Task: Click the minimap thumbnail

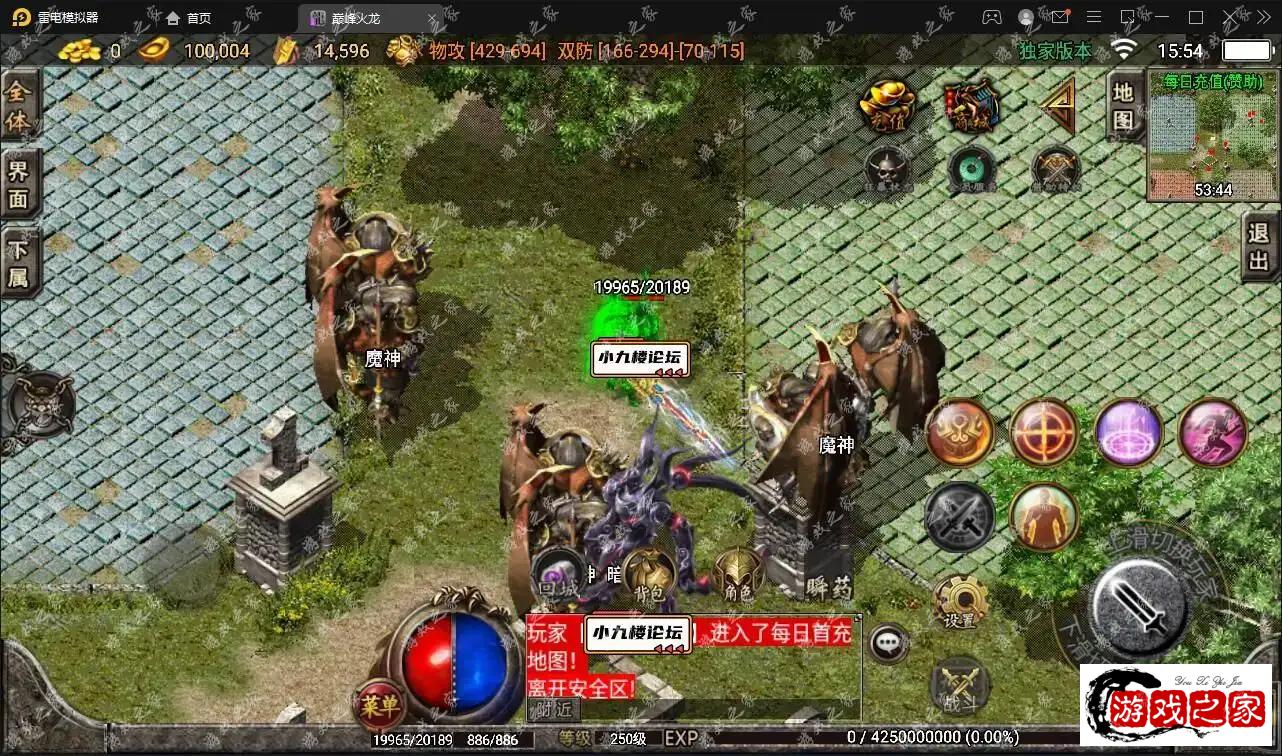Action: [x=1212, y=137]
